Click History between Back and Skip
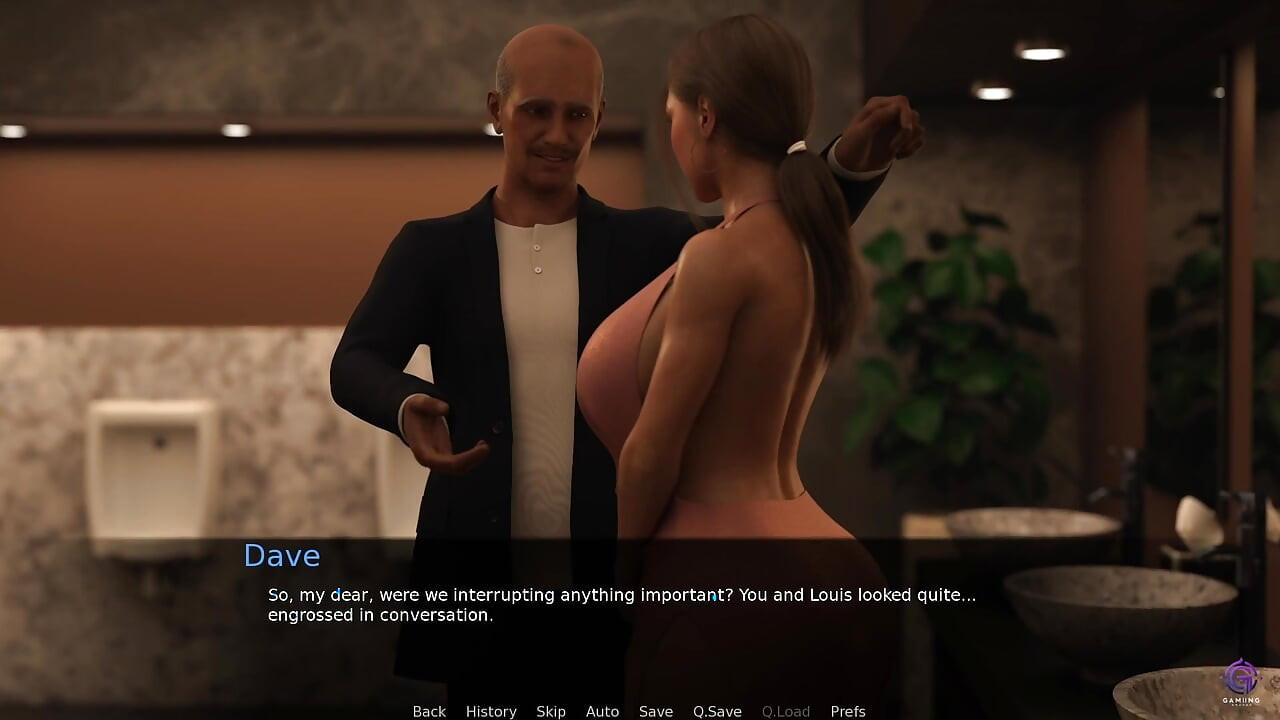The width and height of the screenshot is (1280, 720). click(x=491, y=711)
